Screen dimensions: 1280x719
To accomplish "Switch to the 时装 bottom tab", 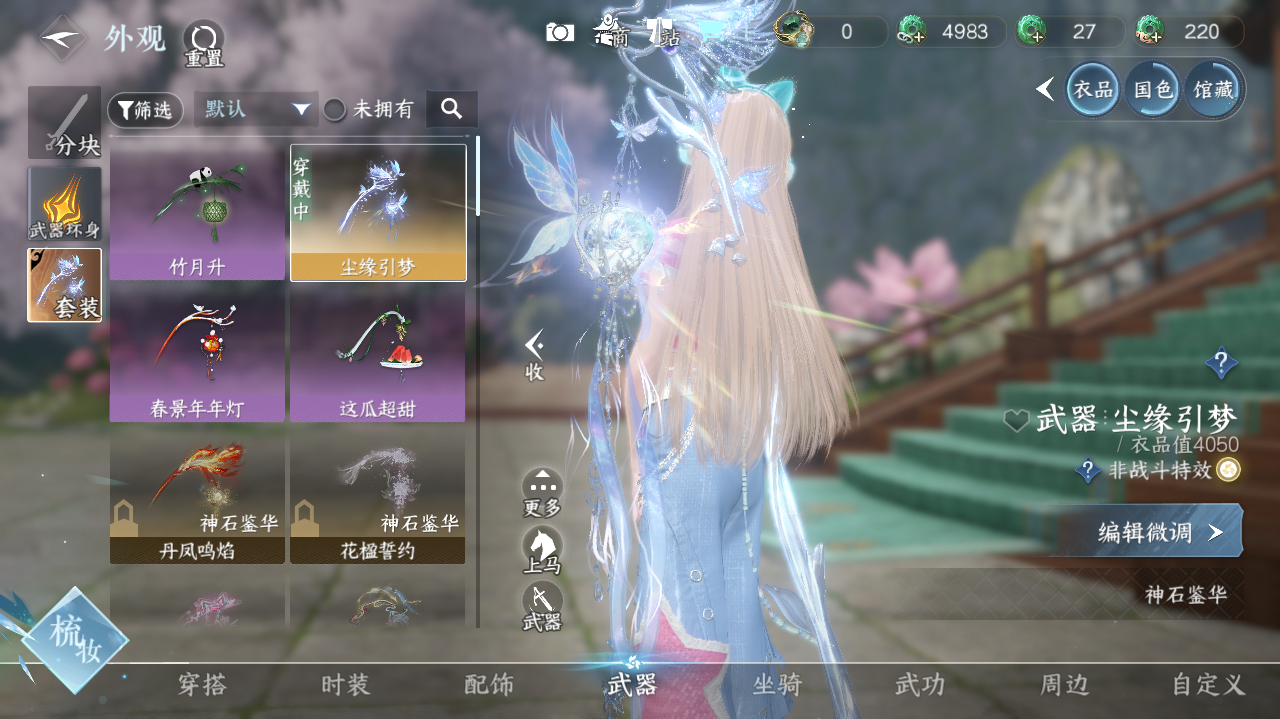I will (x=346, y=685).
